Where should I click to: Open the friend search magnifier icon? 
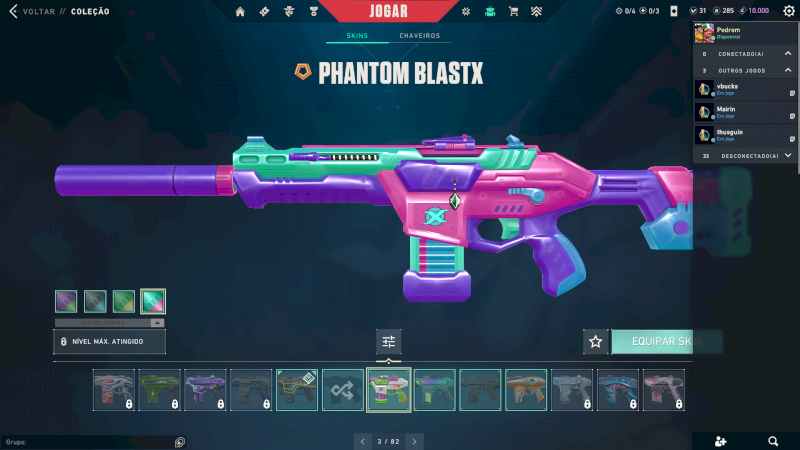click(x=773, y=441)
